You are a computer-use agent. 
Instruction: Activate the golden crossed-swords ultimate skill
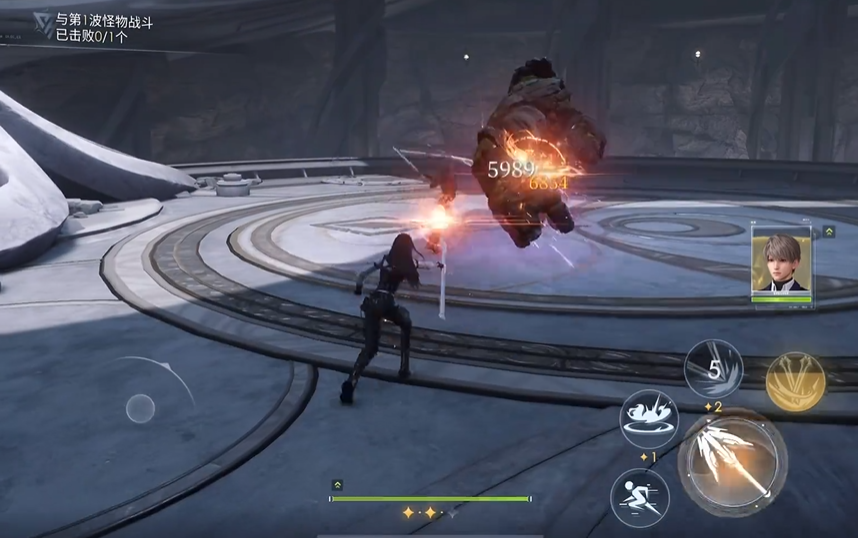[x=795, y=379]
